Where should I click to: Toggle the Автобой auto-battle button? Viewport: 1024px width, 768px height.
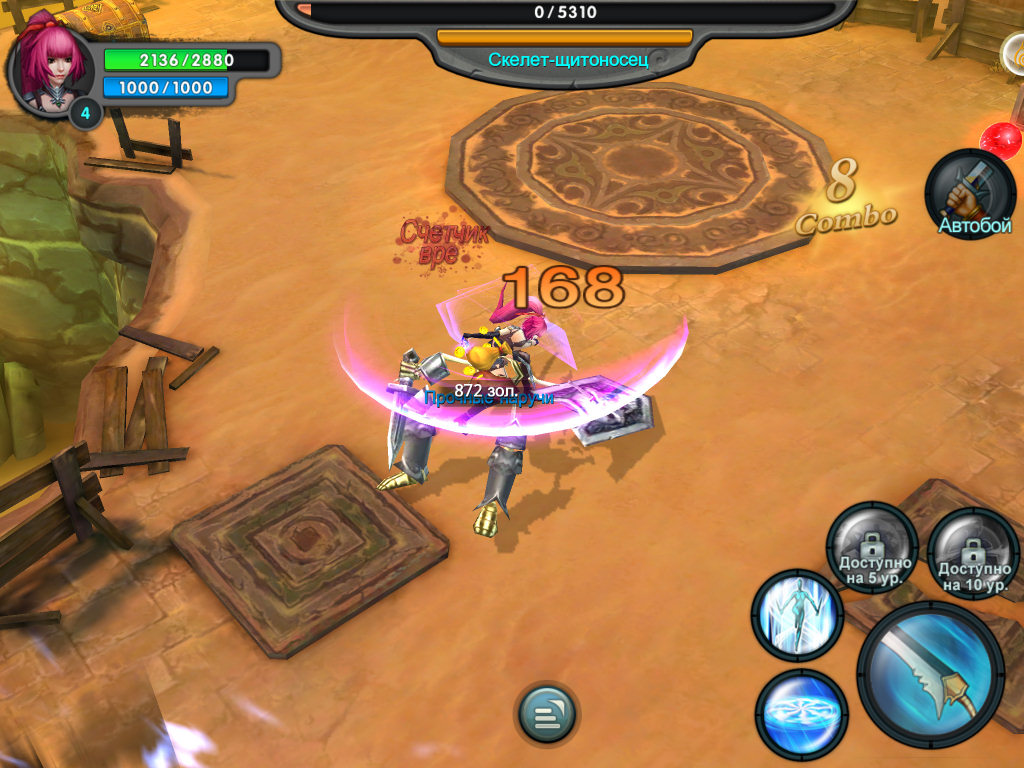coord(969,192)
